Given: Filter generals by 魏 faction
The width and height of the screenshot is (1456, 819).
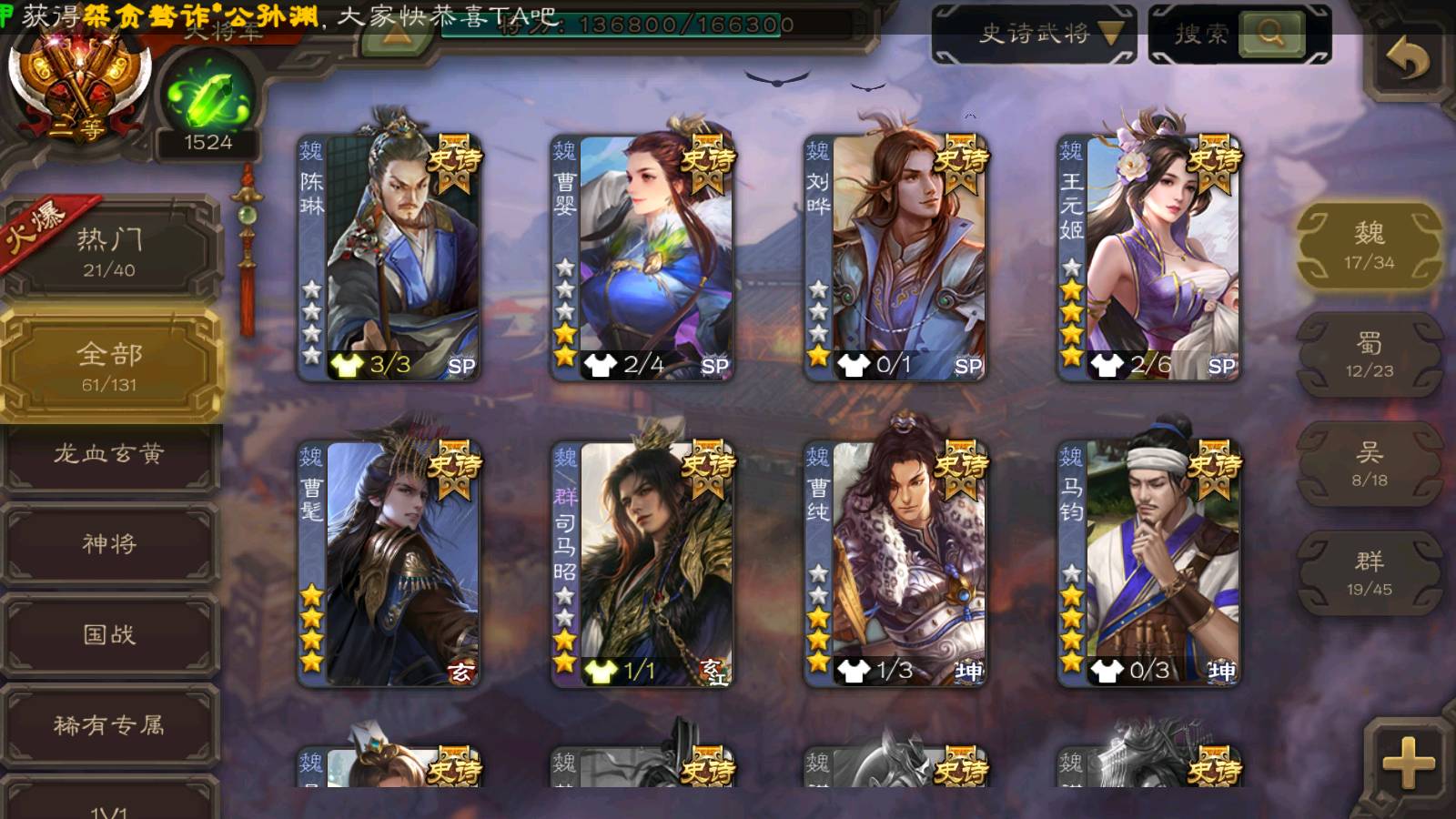Looking at the screenshot, I should (1369, 246).
